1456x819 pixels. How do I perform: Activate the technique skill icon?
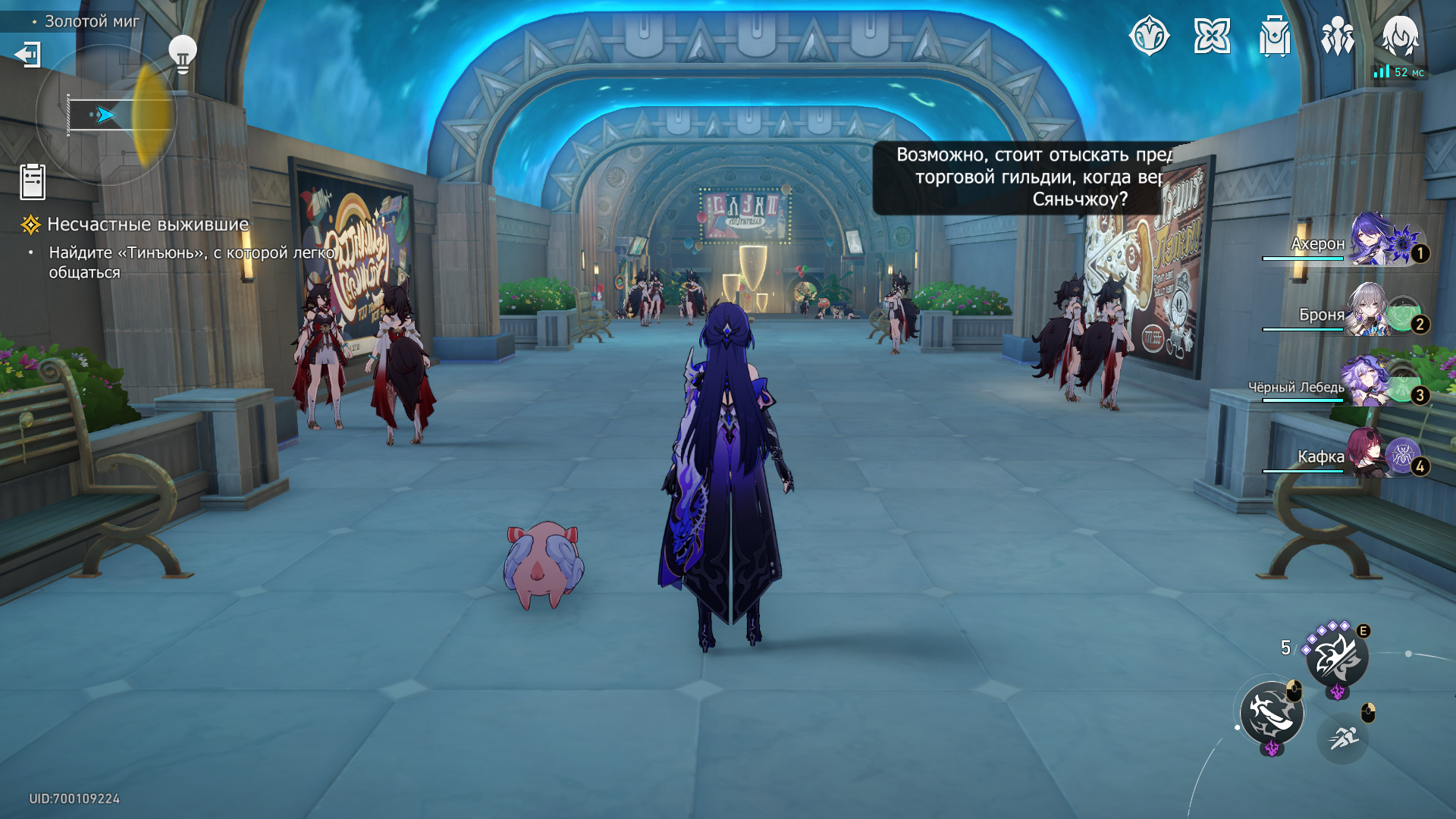[1337, 657]
